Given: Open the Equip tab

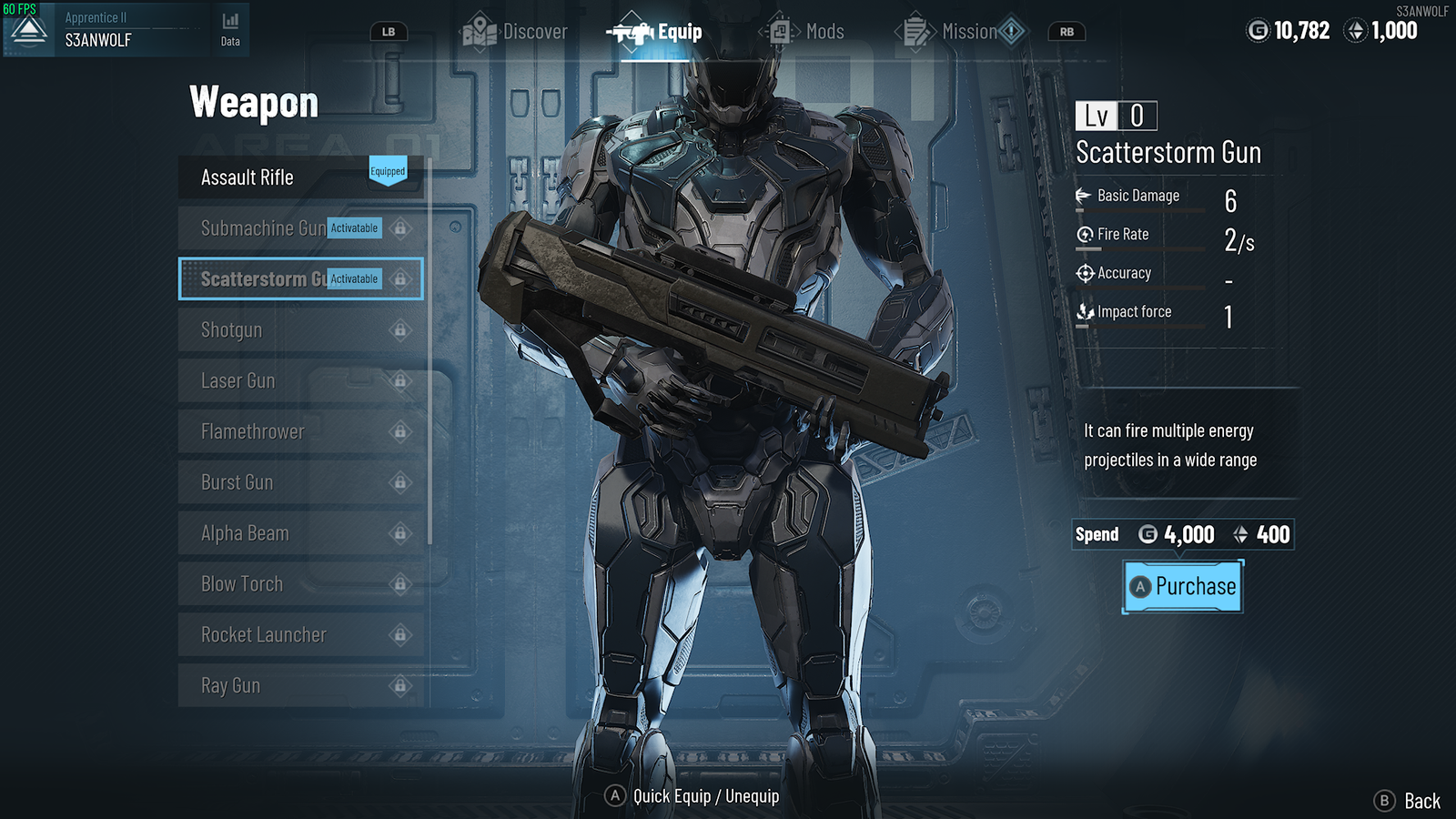Looking at the screenshot, I should (657, 33).
